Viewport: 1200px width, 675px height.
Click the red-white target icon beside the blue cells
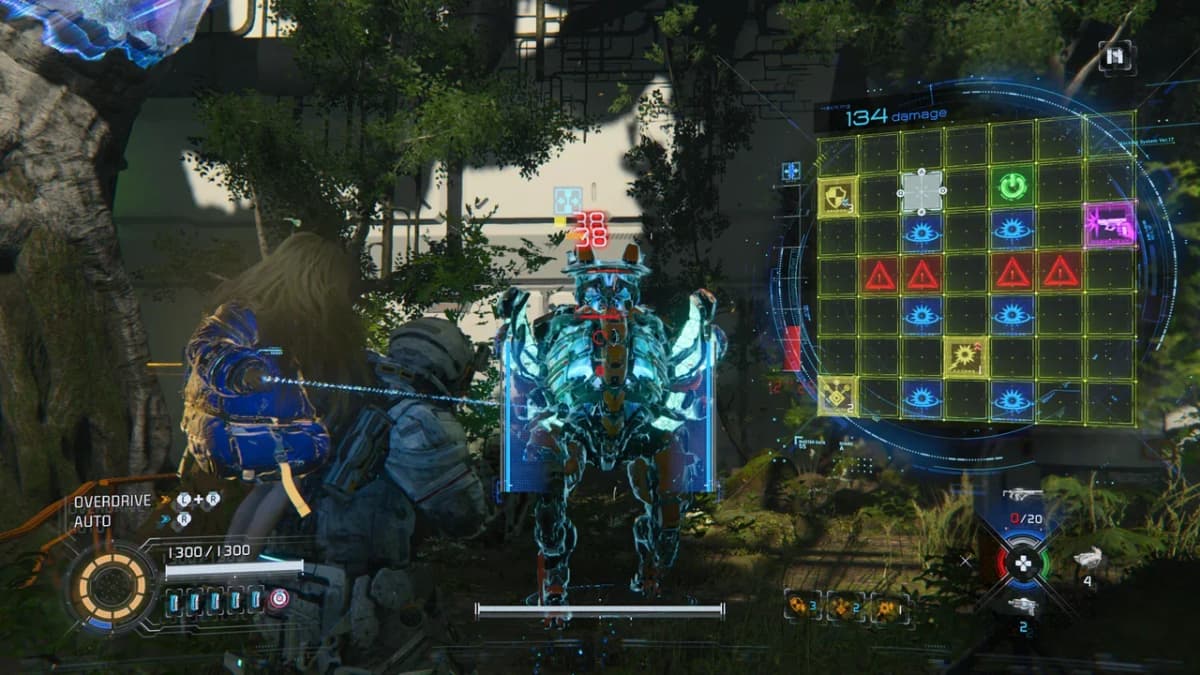278,600
